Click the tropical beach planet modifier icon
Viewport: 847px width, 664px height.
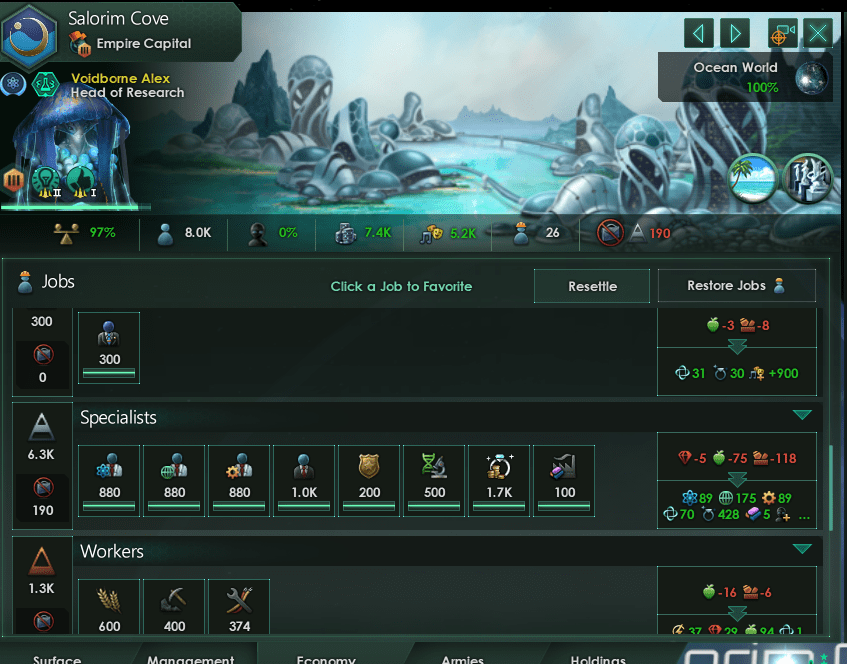pos(753,178)
